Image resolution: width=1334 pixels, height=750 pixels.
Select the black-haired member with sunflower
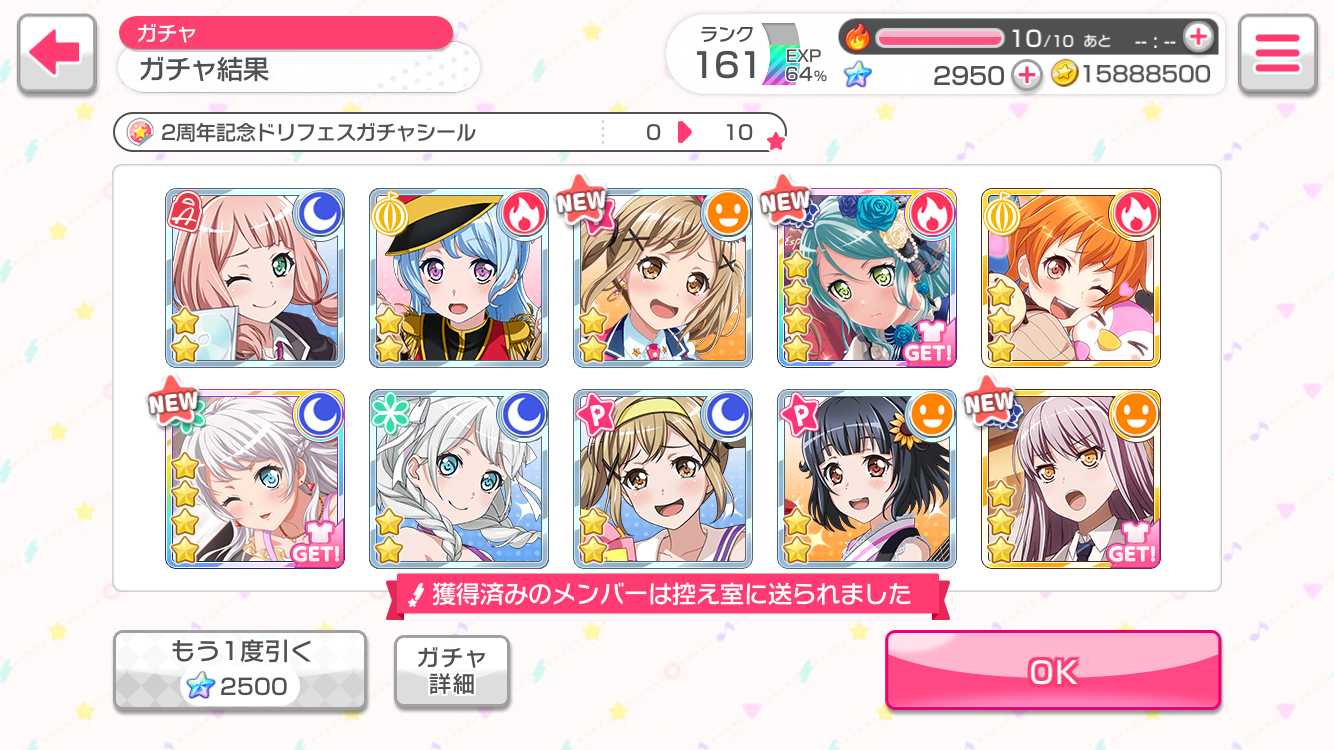click(867, 479)
